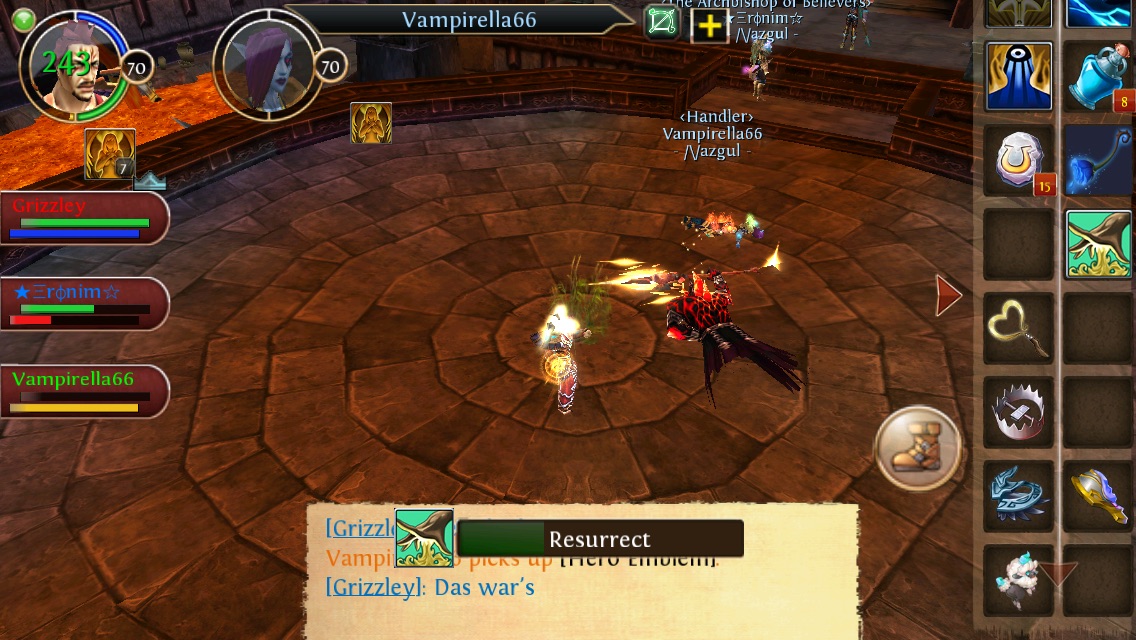Viewport: 1136px width, 640px height.
Task: Select Grizzley in the party list
Action: click(84, 218)
